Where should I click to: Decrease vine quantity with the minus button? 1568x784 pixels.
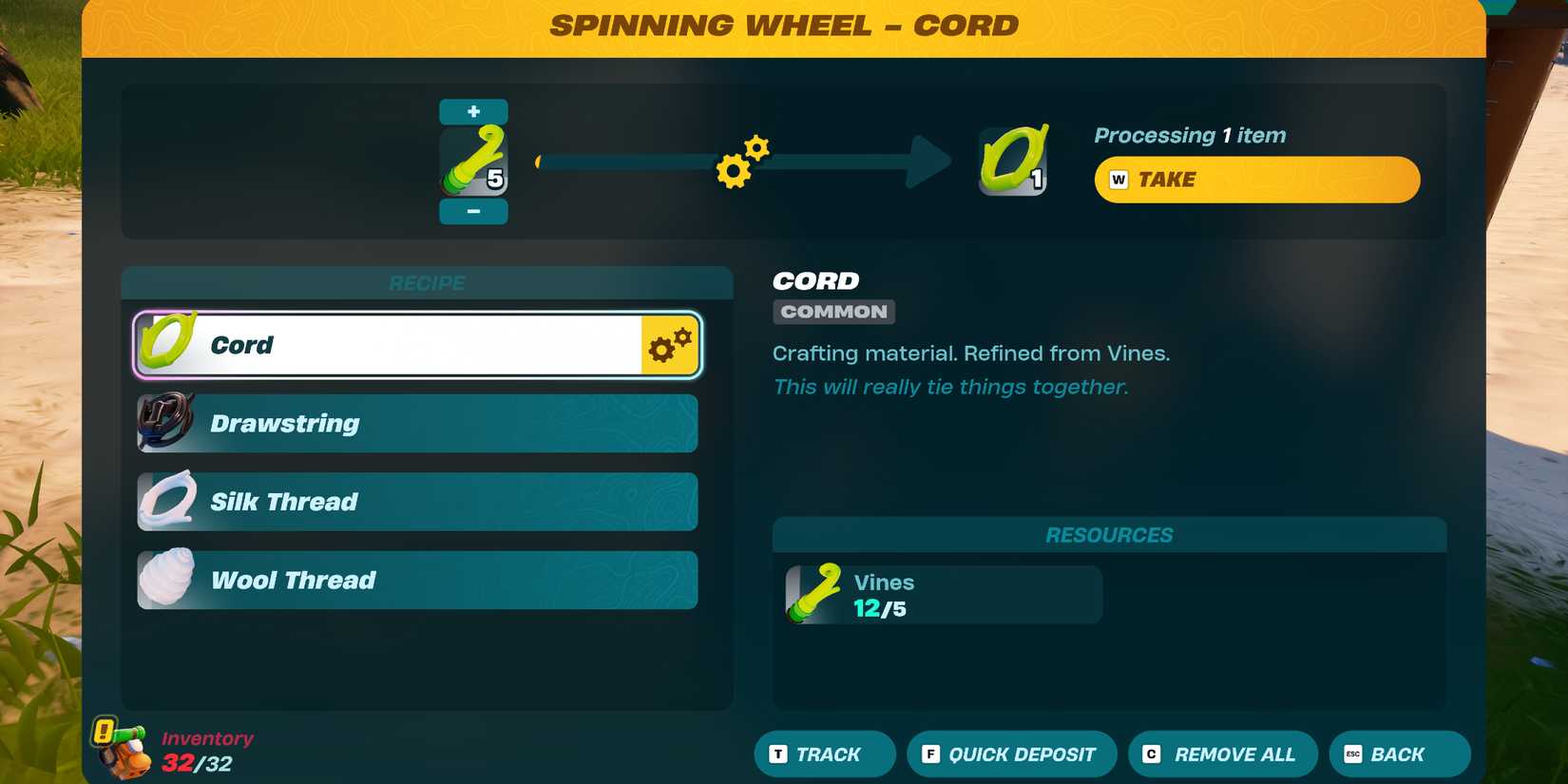coord(472,212)
